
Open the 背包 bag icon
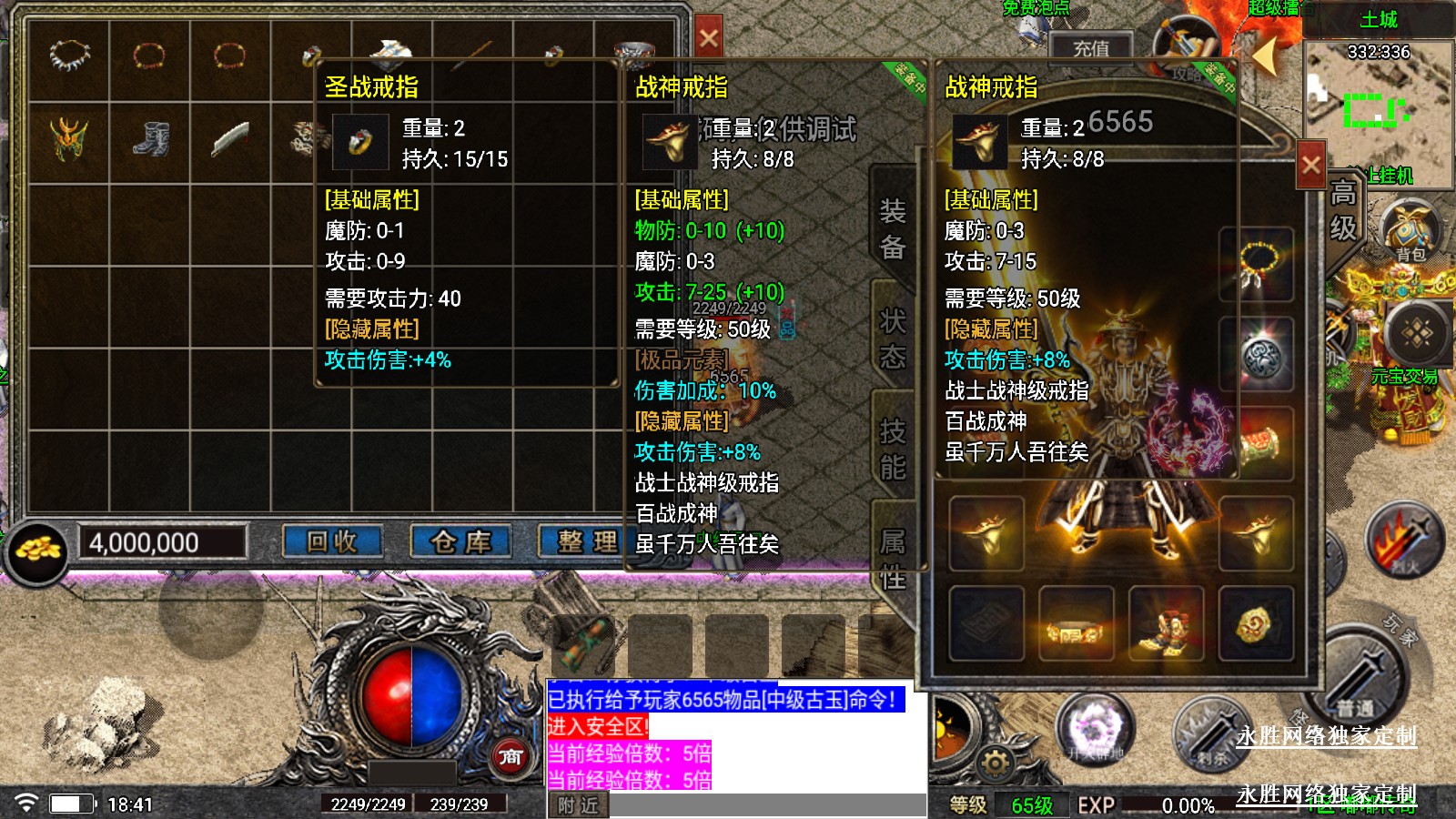(x=1410, y=233)
